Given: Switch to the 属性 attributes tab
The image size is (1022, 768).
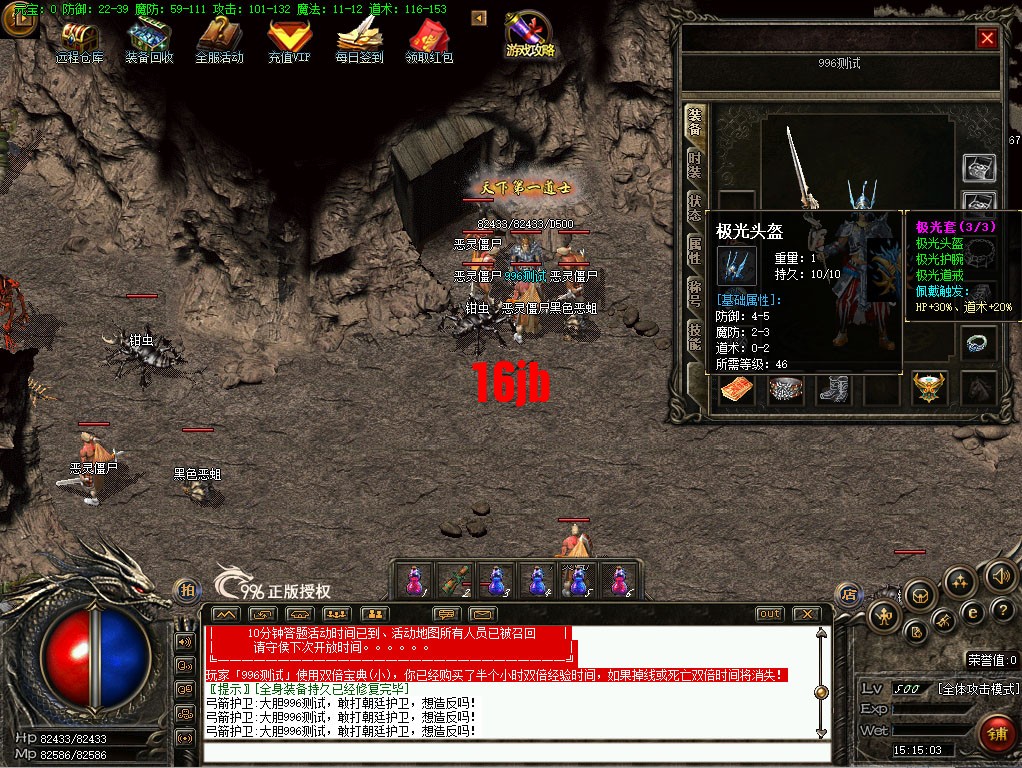Looking at the screenshot, I should (x=694, y=251).
